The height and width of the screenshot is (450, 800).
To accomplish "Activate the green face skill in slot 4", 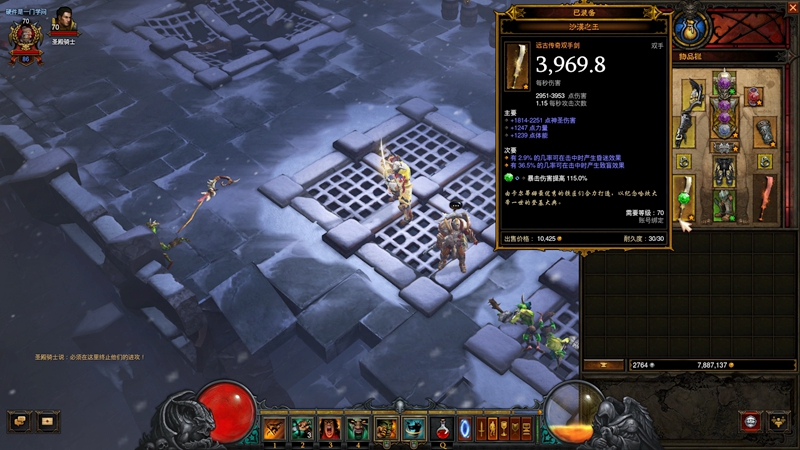I will point(358,429).
